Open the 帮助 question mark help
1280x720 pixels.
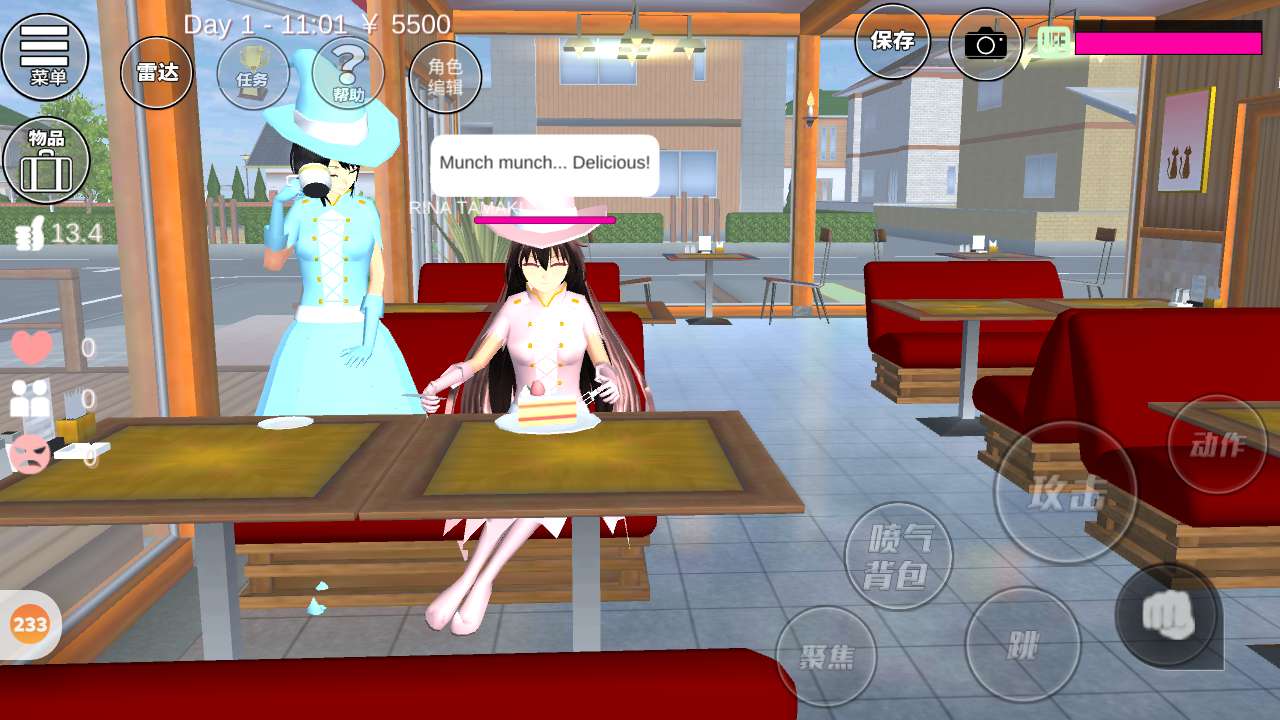tap(348, 74)
